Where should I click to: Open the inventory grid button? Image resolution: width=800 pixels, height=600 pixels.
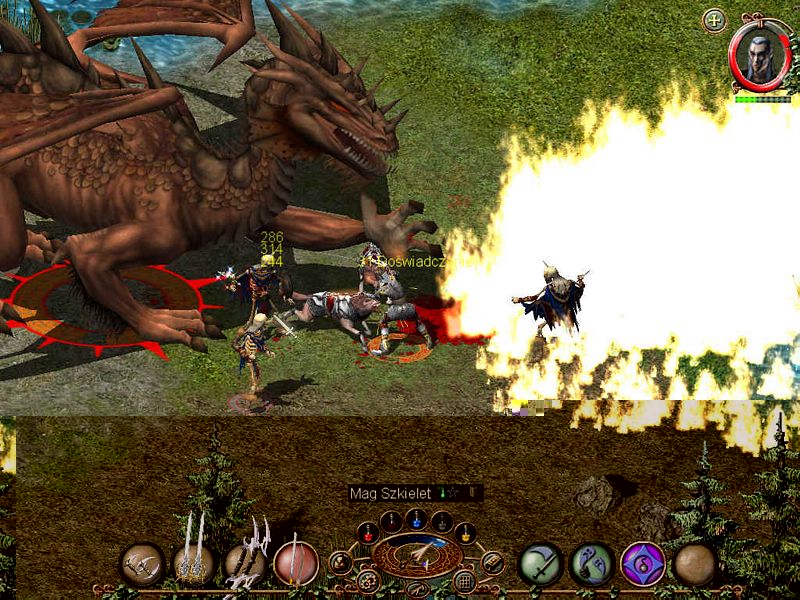pos(464,581)
